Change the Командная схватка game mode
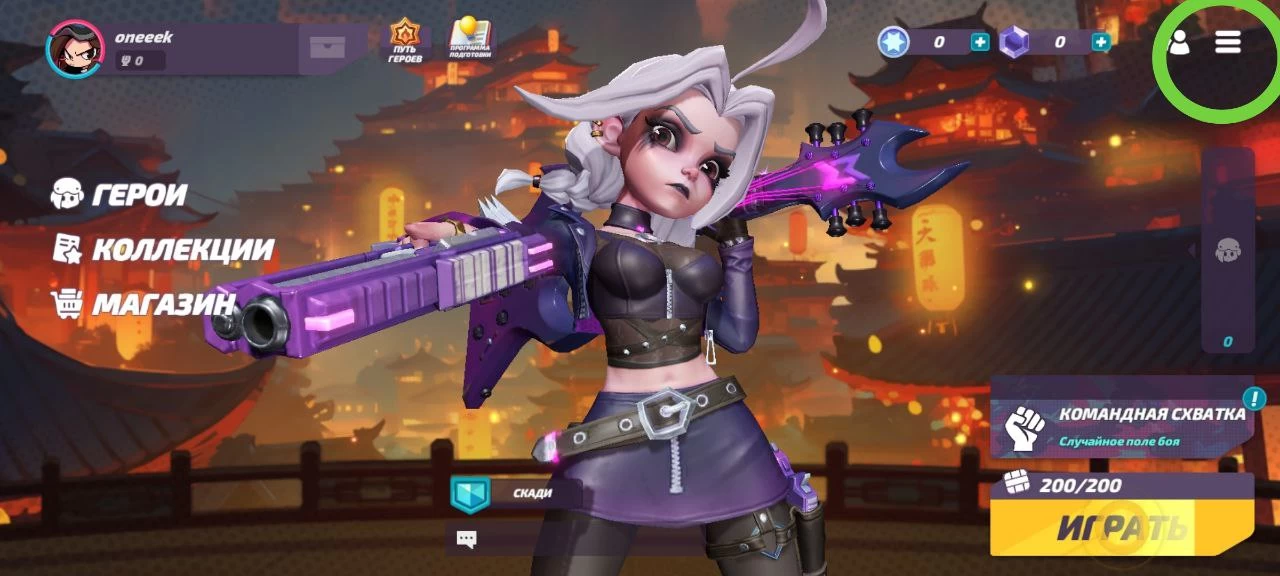Image resolution: width=1280 pixels, height=576 pixels. click(x=1120, y=424)
